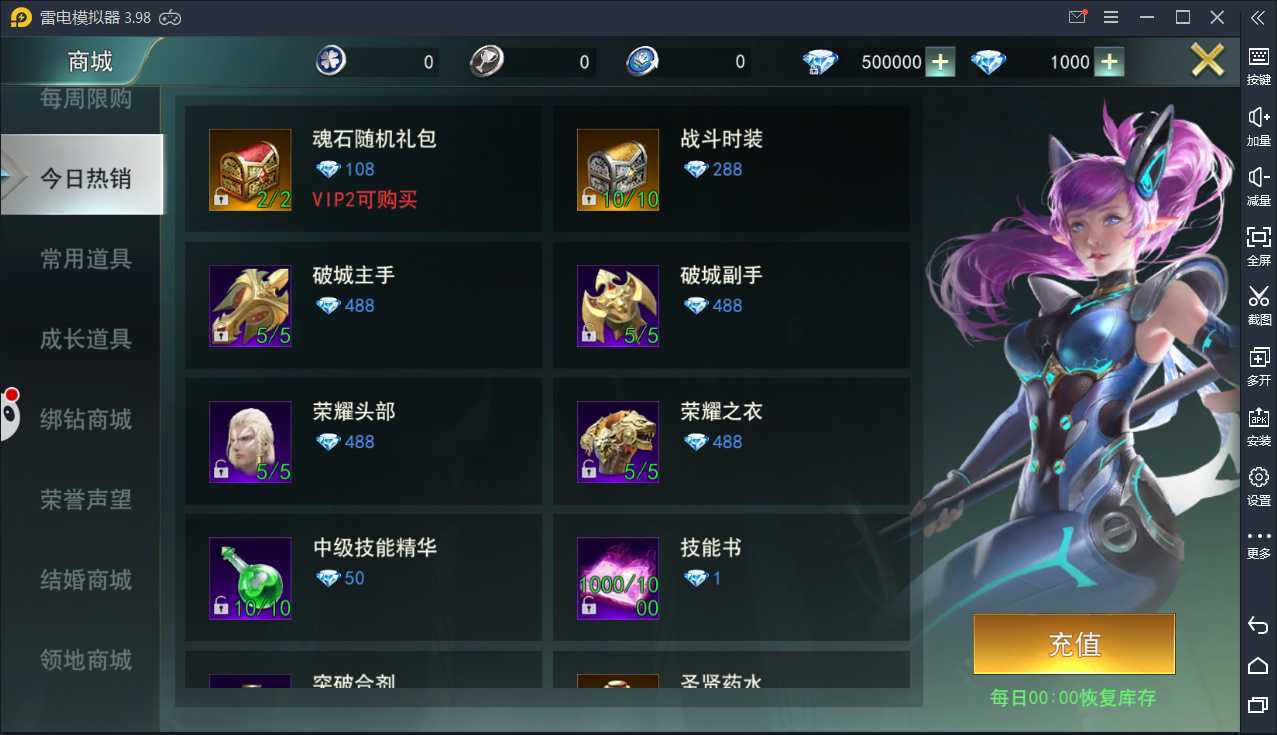Choose the 破城主手 weapon listing
The width and height of the screenshot is (1277, 735).
363,305
